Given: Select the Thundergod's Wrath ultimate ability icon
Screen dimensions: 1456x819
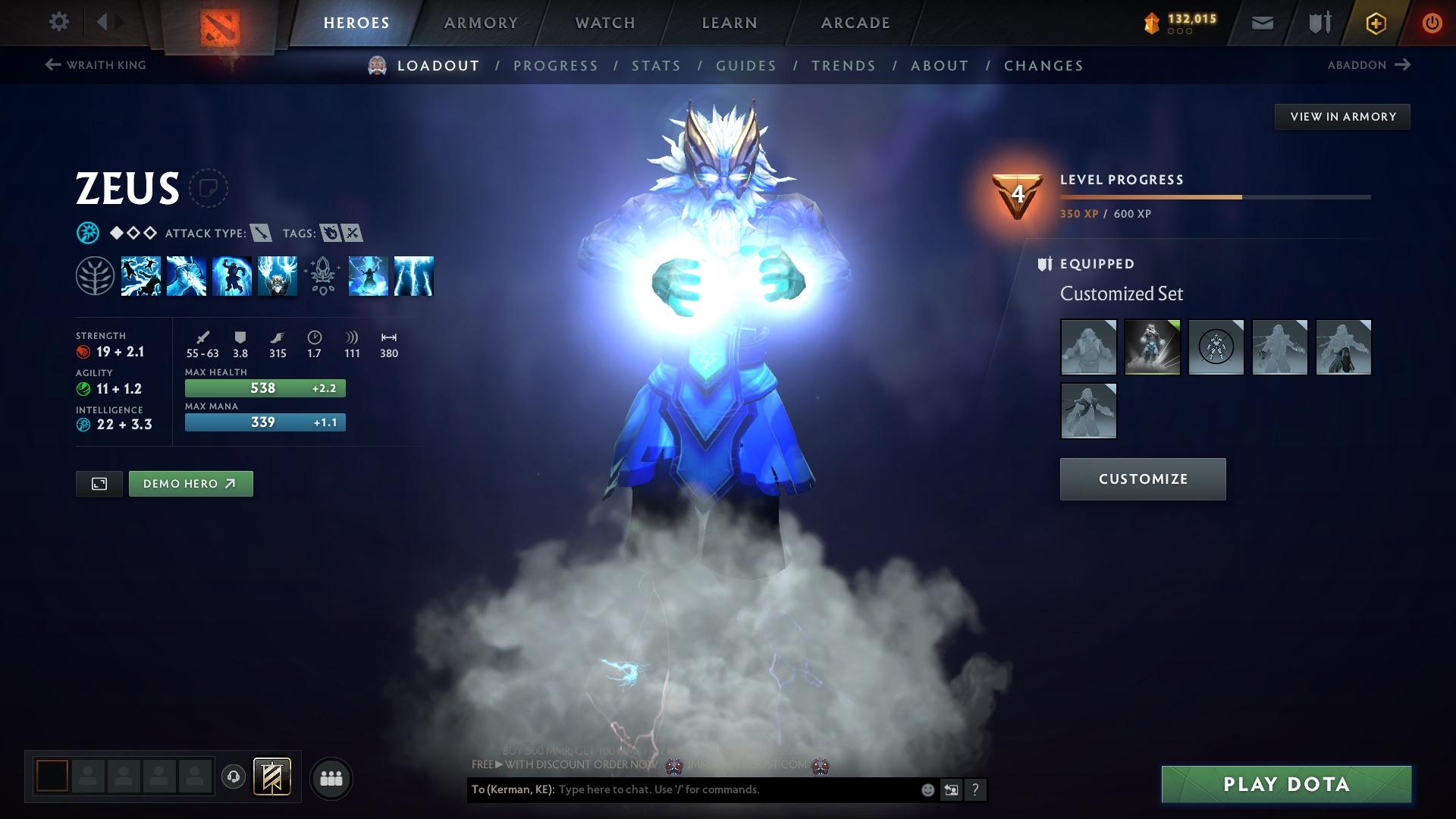Looking at the screenshot, I should (413, 276).
